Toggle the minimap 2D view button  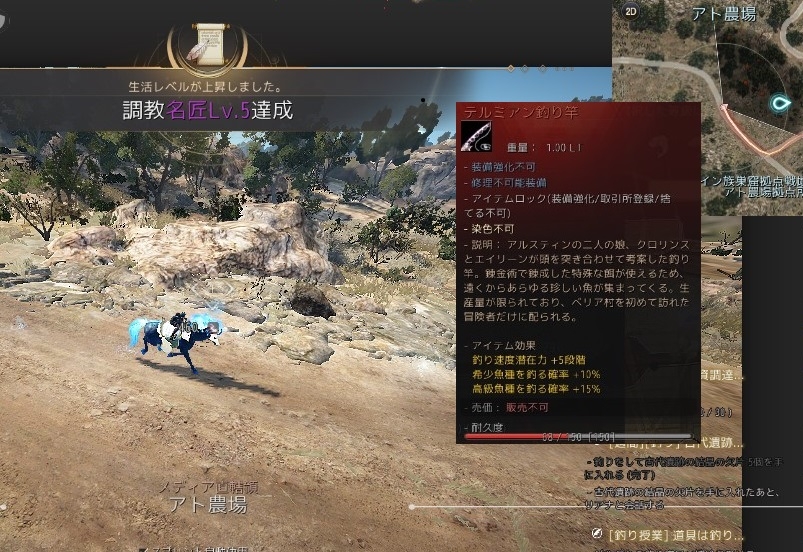point(631,11)
